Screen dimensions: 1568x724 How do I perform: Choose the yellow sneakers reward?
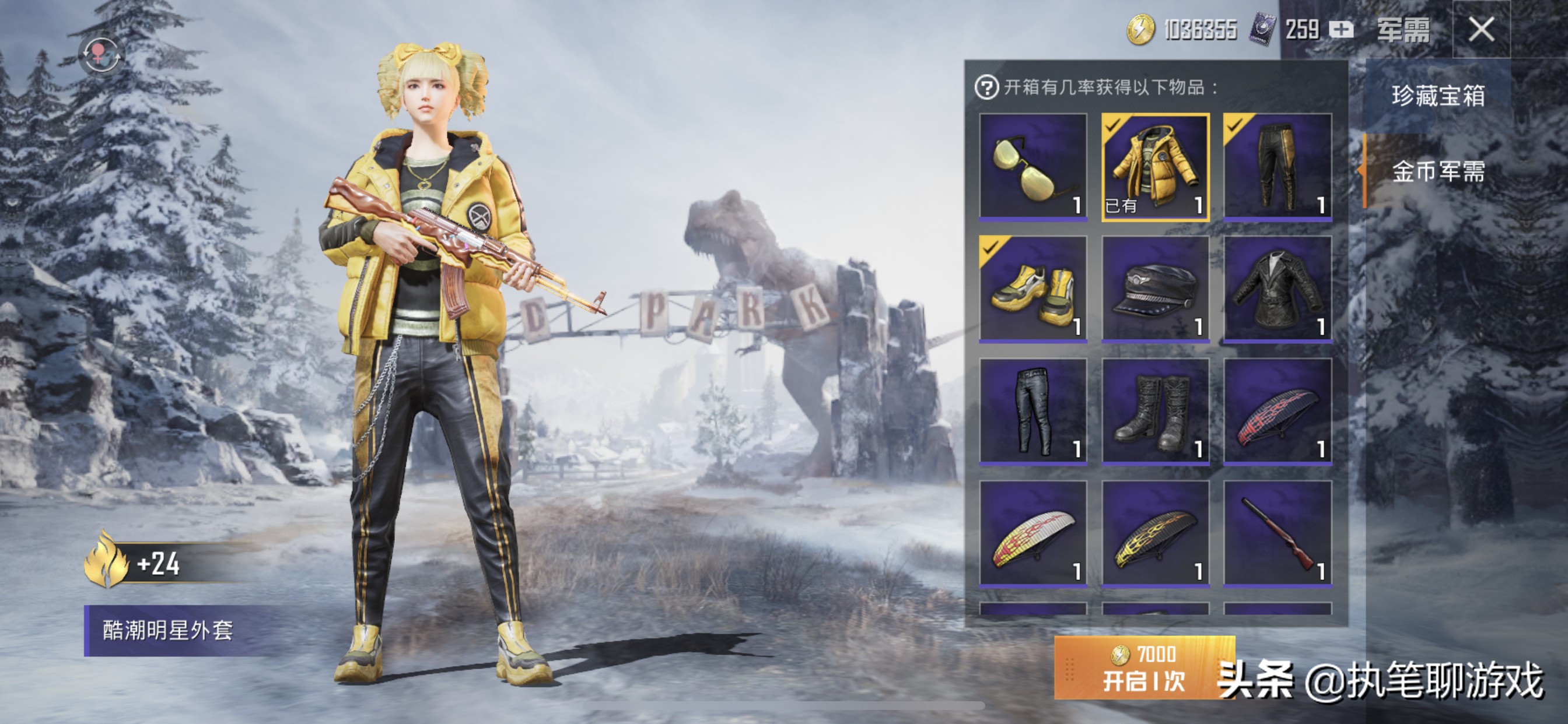1033,289
